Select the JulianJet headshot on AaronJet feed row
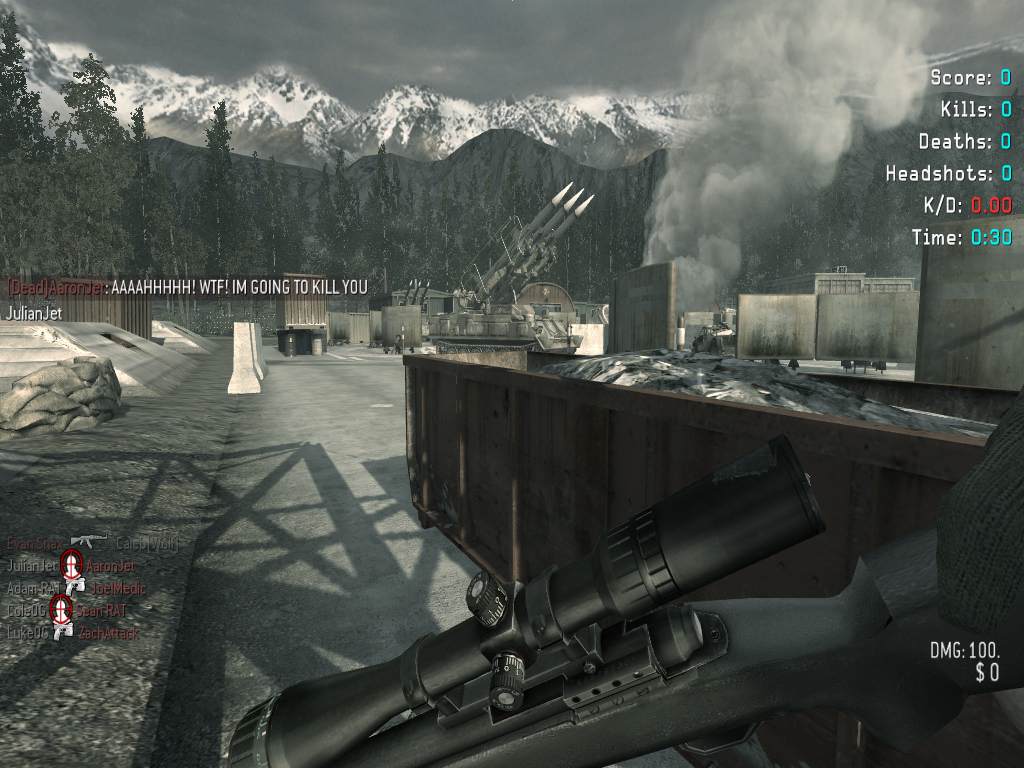This screenshot has height=768, width=1024. click(71, 565)
